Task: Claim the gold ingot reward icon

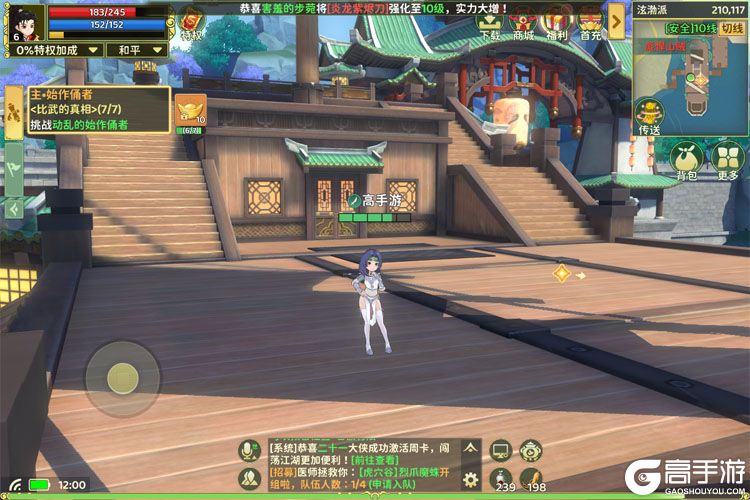Action: point(190,110)
